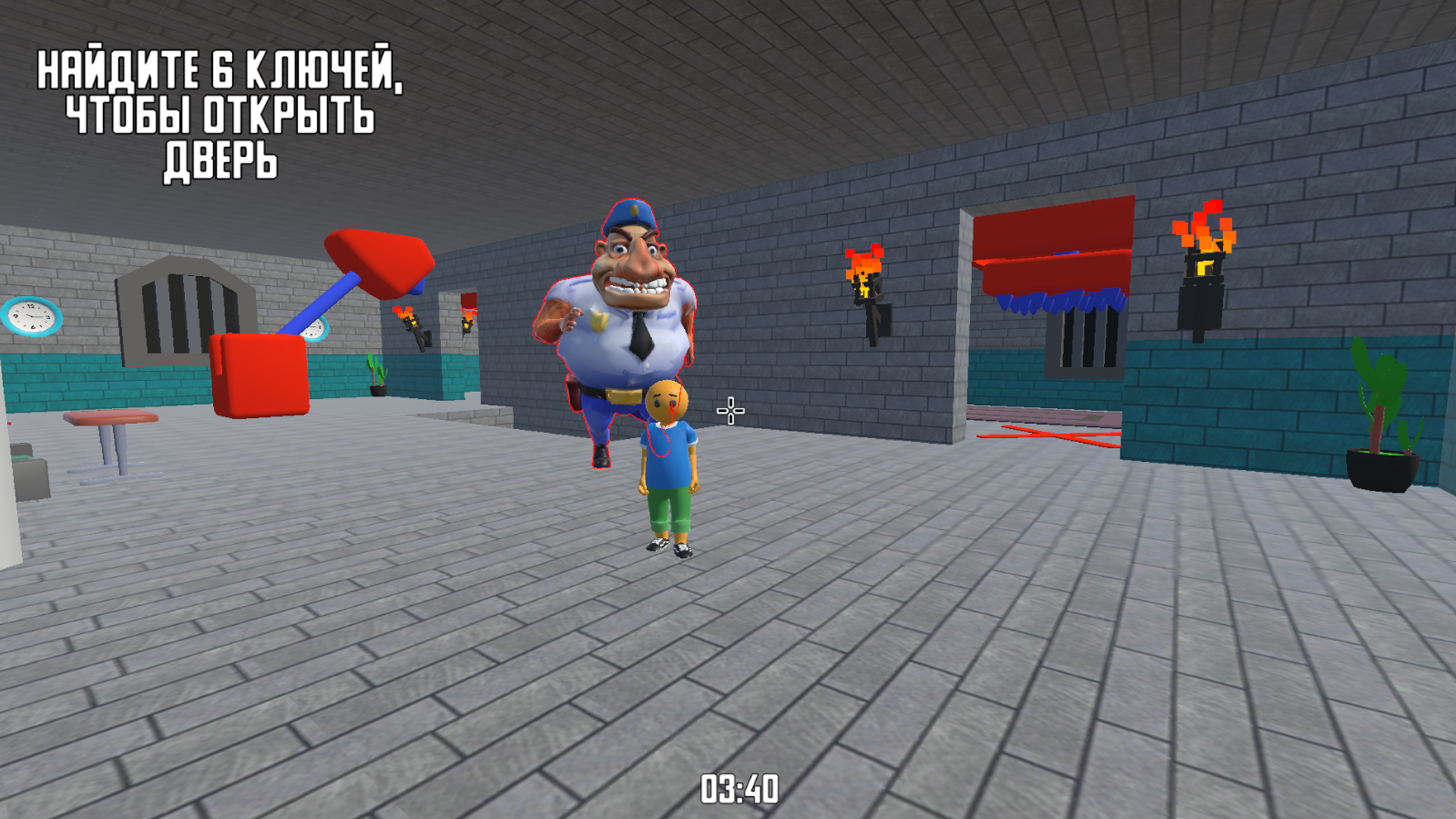
Task: Select the boy in the blue shirt
Action: point(667,463)
